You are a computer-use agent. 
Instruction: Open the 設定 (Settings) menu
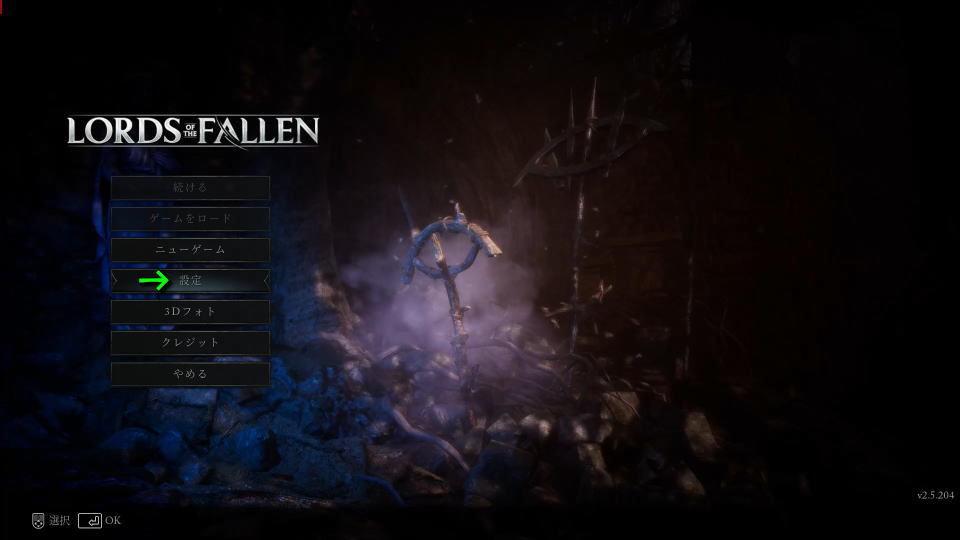[190, 281]
